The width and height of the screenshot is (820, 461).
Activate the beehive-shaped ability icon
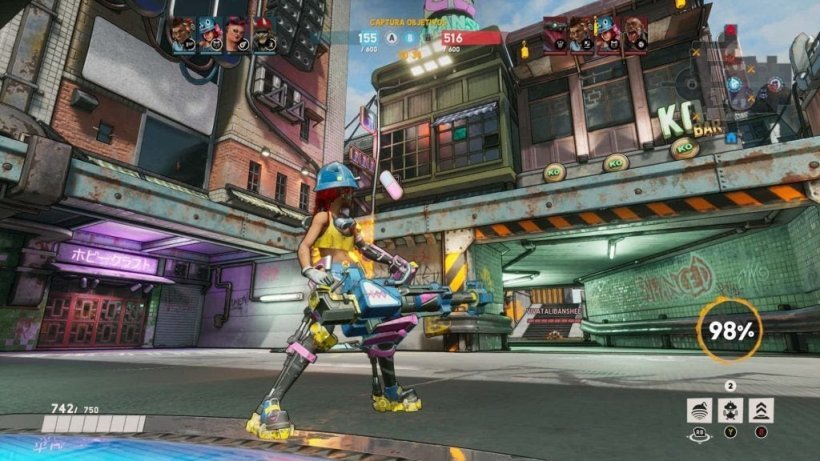pyautogui.click(x=699, y=409)
